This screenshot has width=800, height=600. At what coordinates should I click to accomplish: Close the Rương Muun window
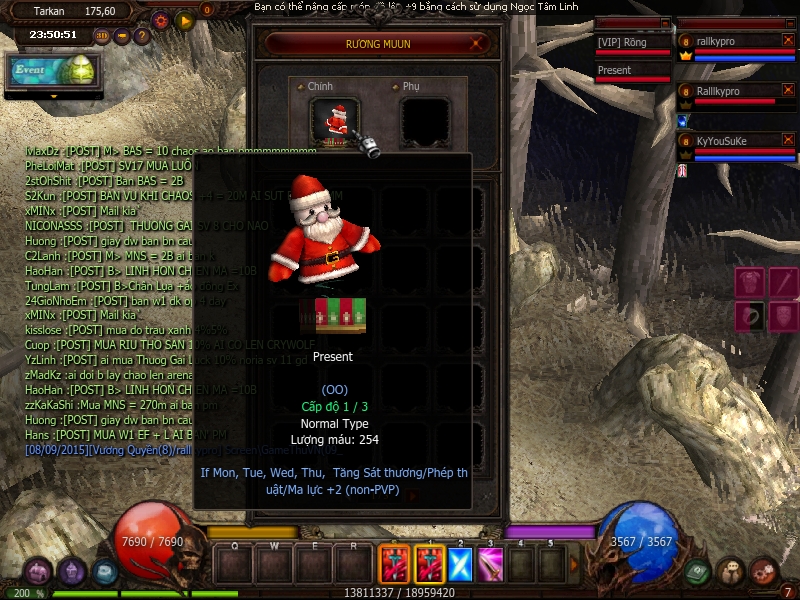tap(478, 43)
